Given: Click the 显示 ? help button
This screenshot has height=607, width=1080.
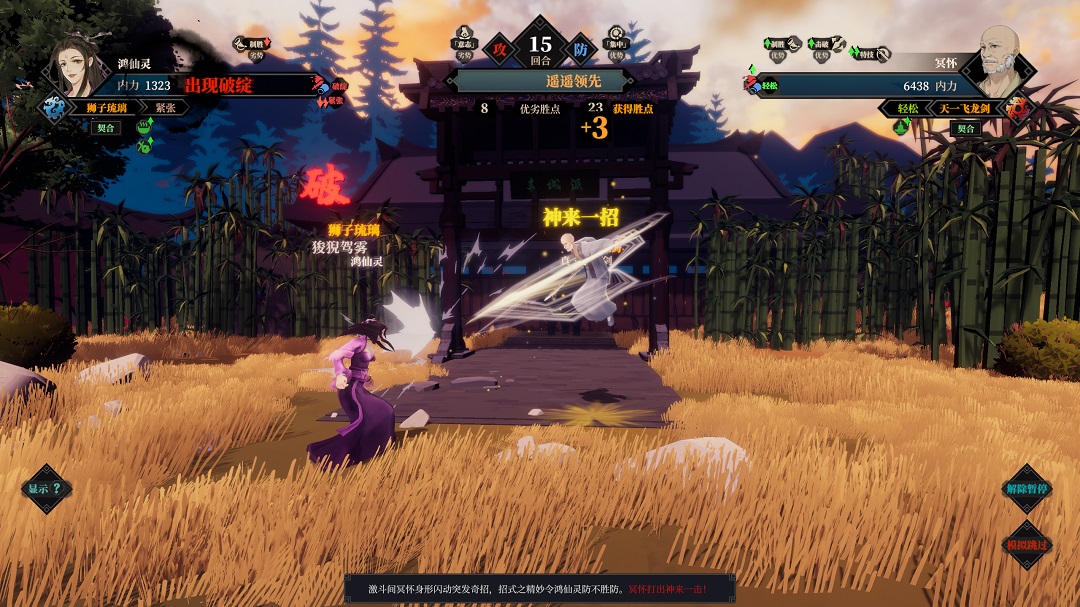Looking at the screenshot, I should [x=46, y=489].
